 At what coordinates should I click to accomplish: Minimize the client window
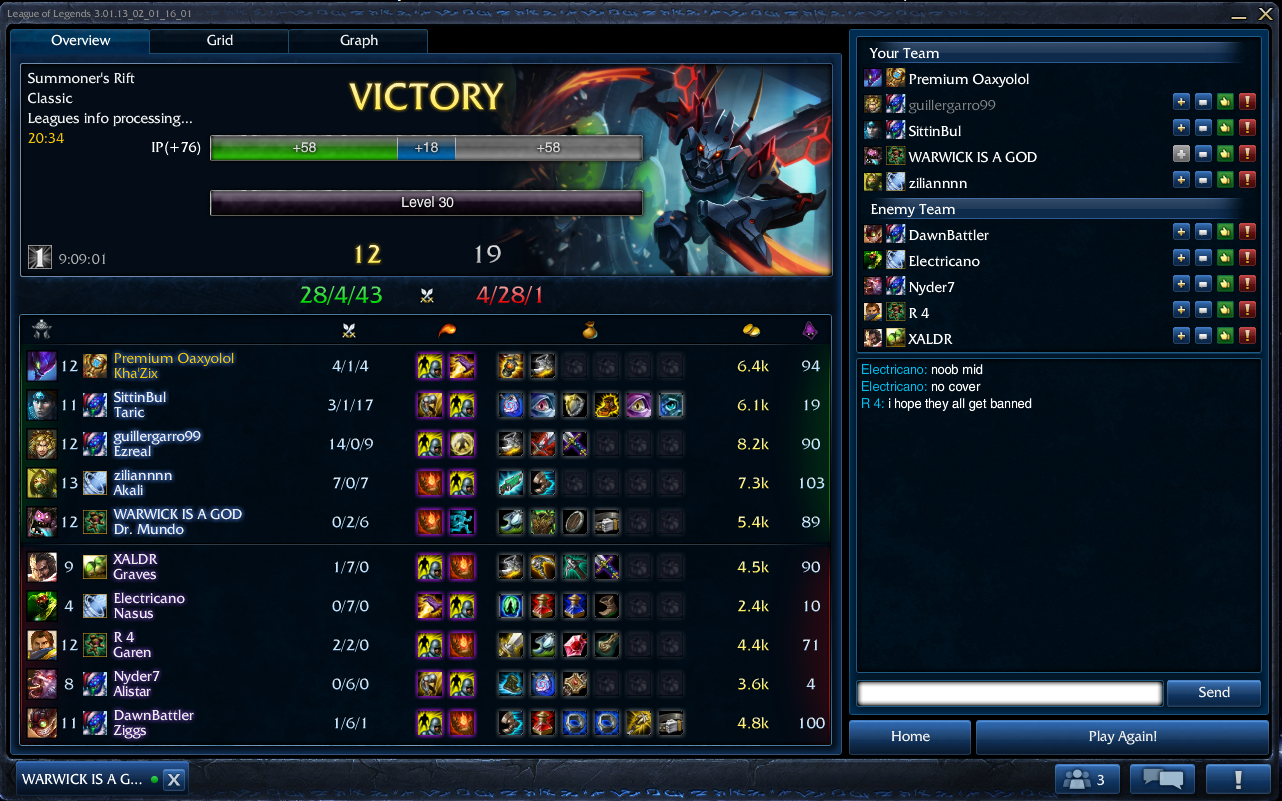[x=1238, y=15]
